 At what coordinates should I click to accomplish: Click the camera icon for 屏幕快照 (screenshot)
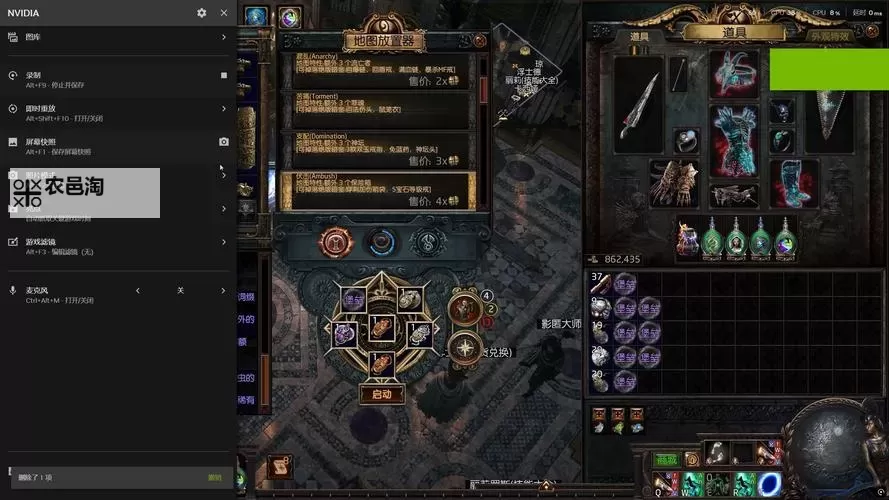pos(223,142)
